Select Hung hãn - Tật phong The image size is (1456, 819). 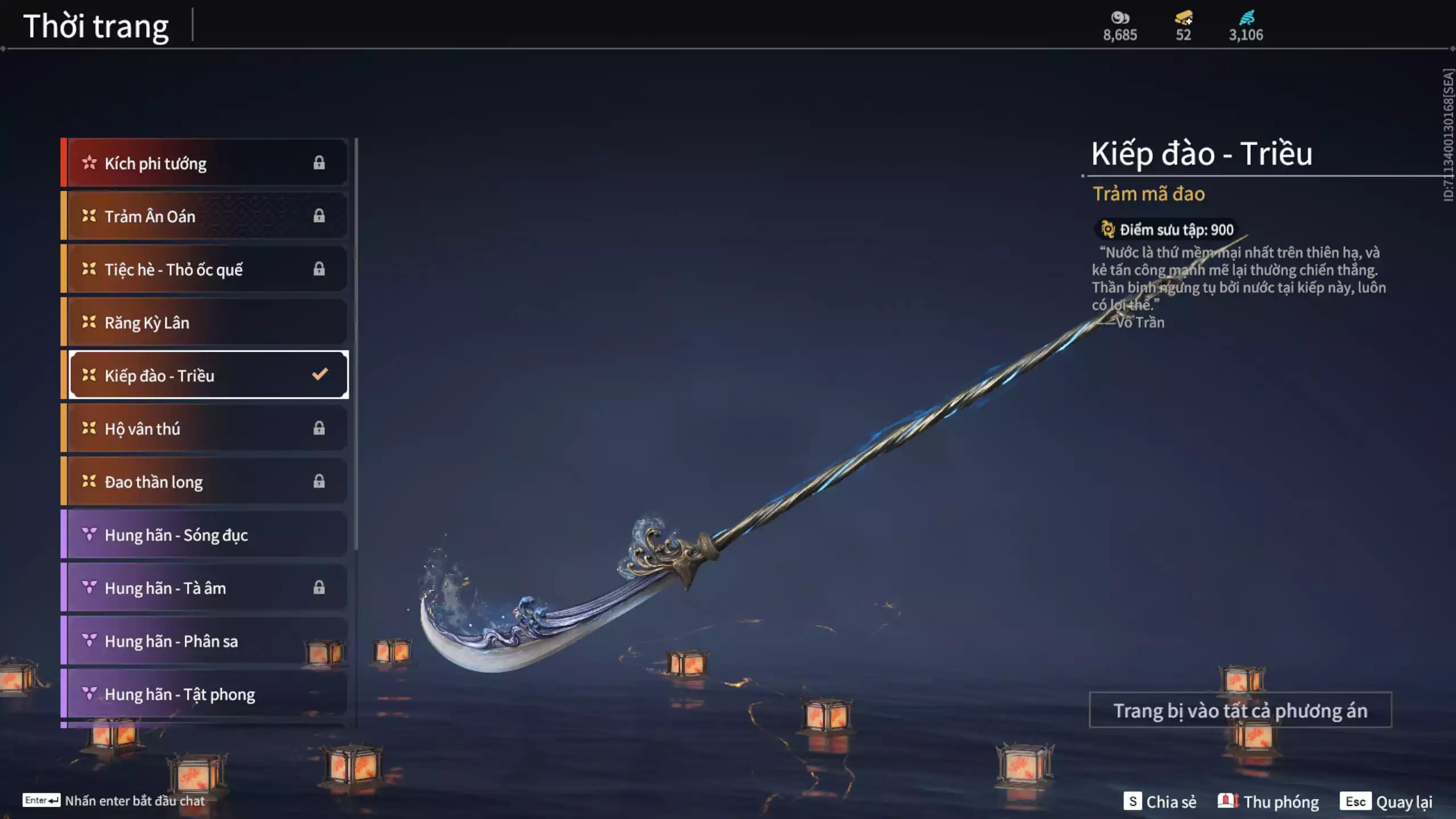(205, 694)
